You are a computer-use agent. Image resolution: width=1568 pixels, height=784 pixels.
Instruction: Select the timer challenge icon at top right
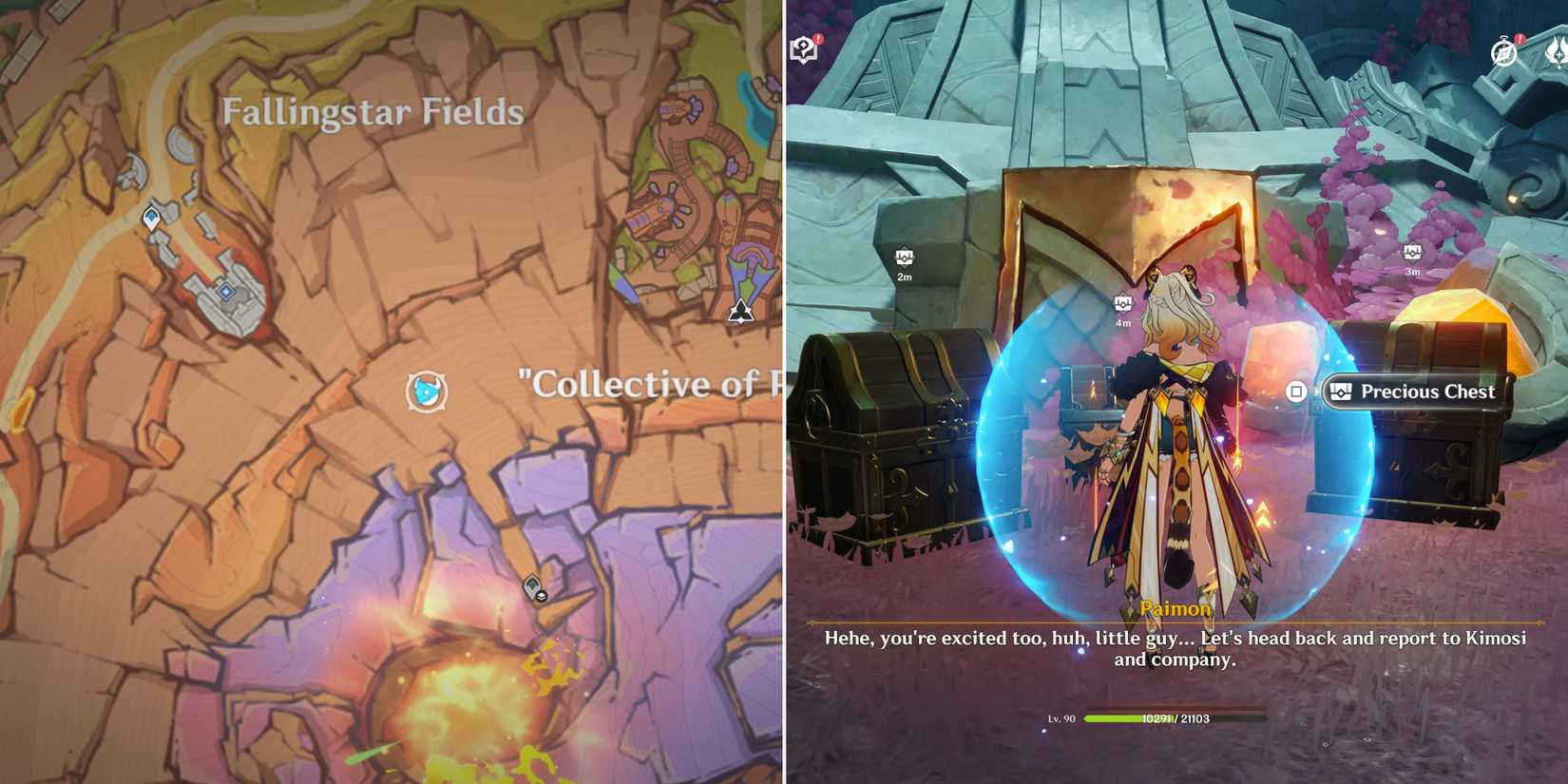(x=1503, y=52)
